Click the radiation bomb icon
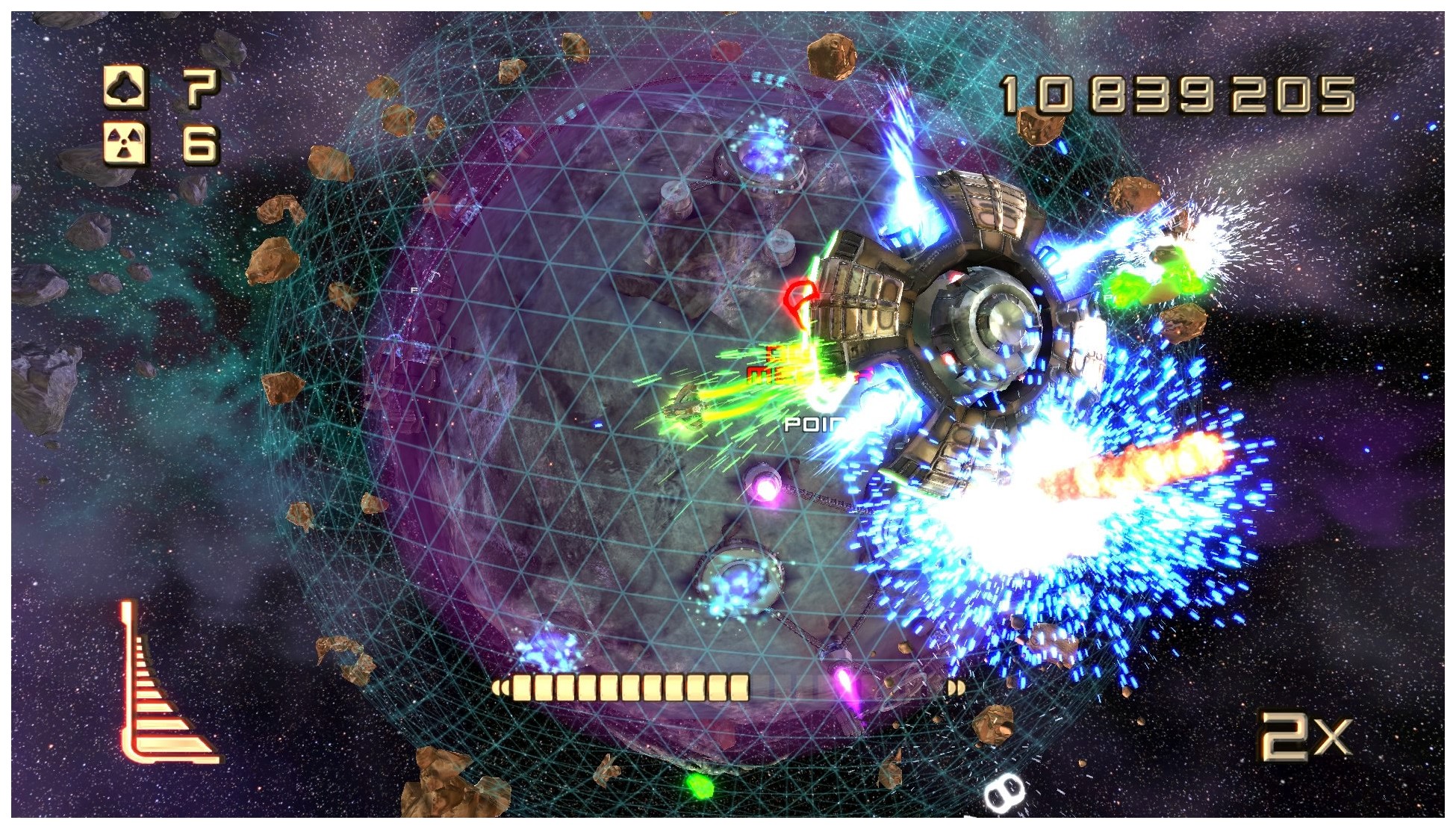Screen dimensions: 1456x829 pos(125,143)
